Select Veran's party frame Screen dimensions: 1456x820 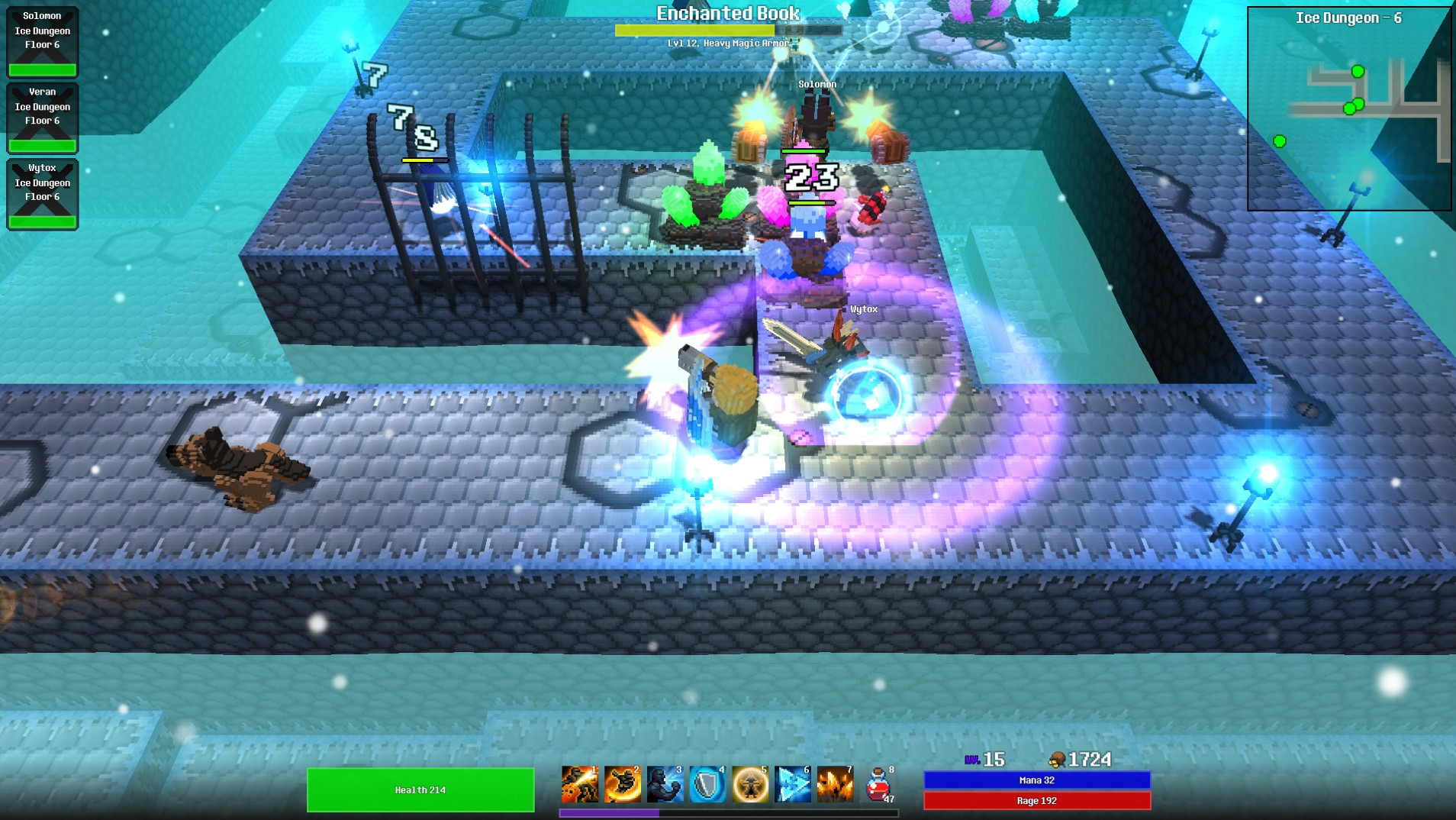(42, 117)
